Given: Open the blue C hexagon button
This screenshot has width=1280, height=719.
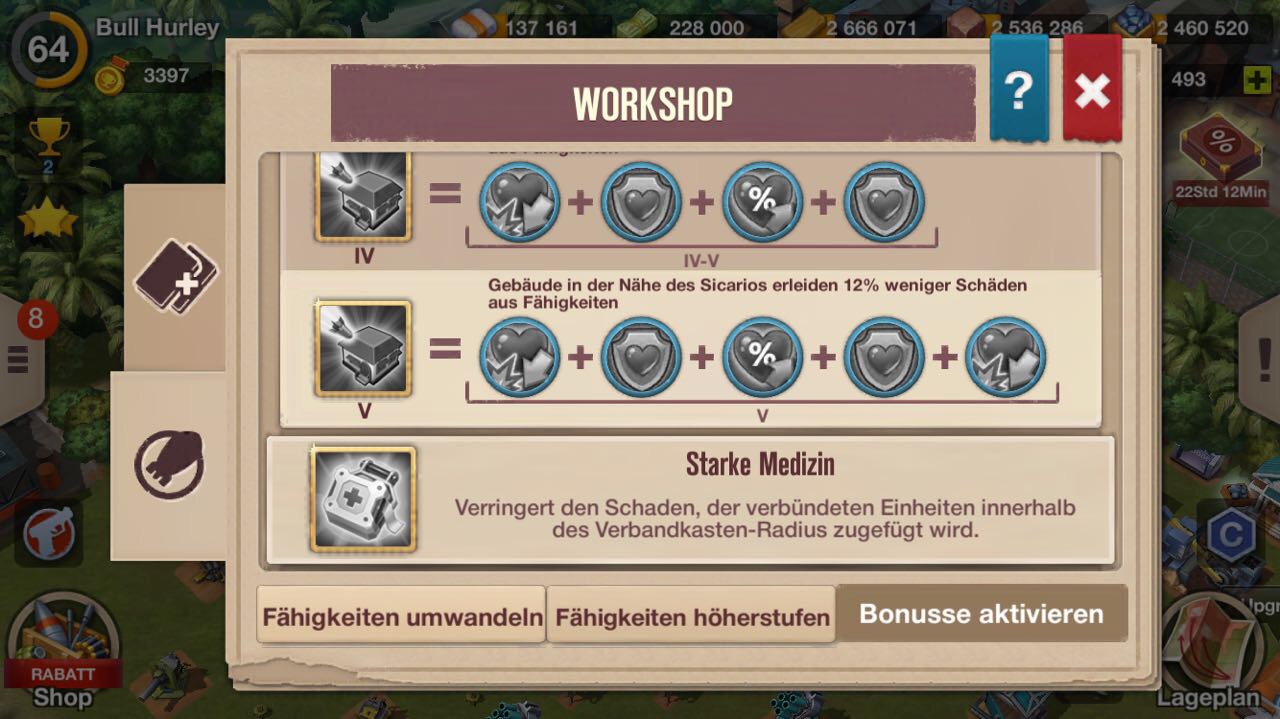Looking at the screenshot, I should click(x=1230, y=536).
